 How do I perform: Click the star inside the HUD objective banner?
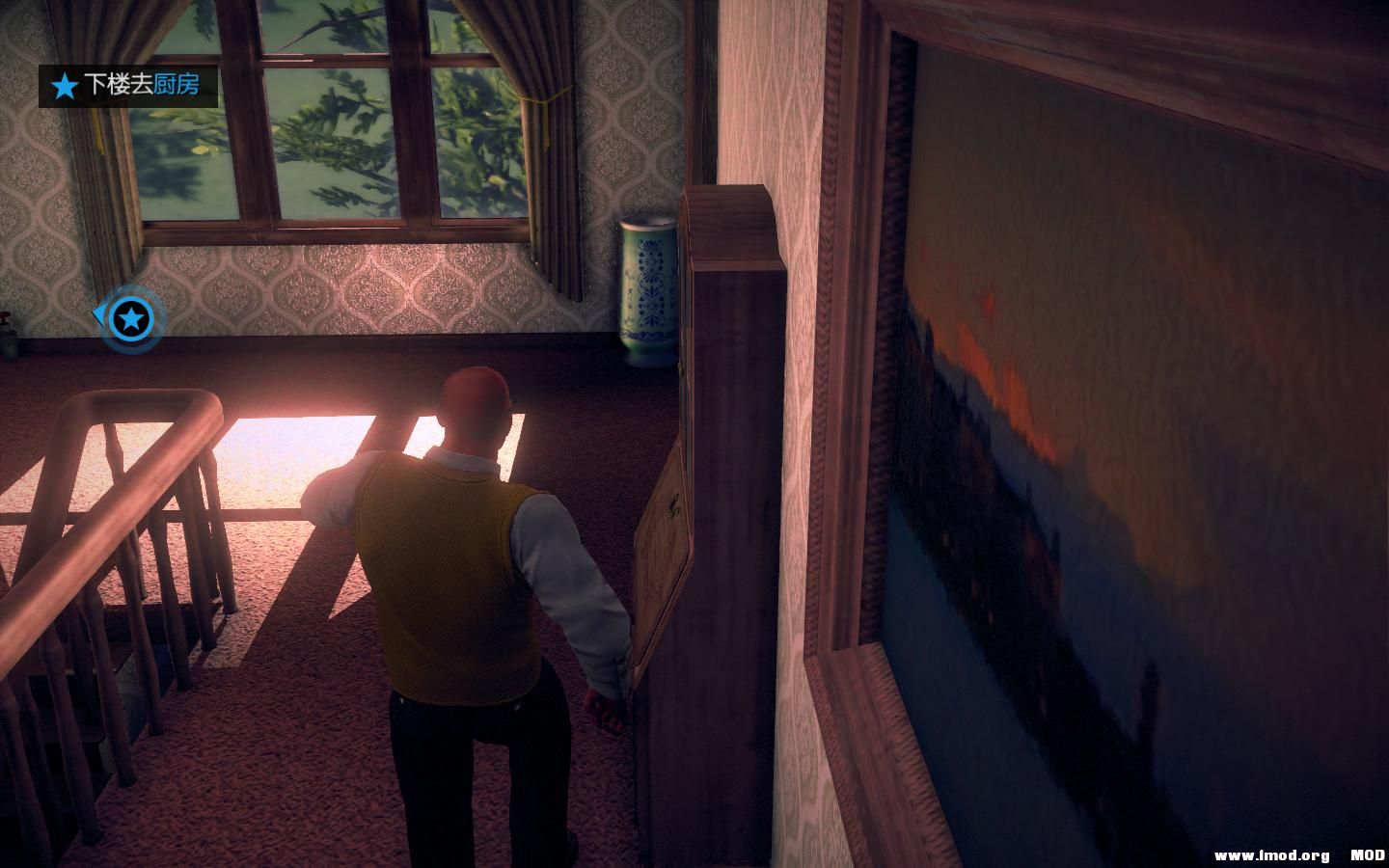click(63, 86)
